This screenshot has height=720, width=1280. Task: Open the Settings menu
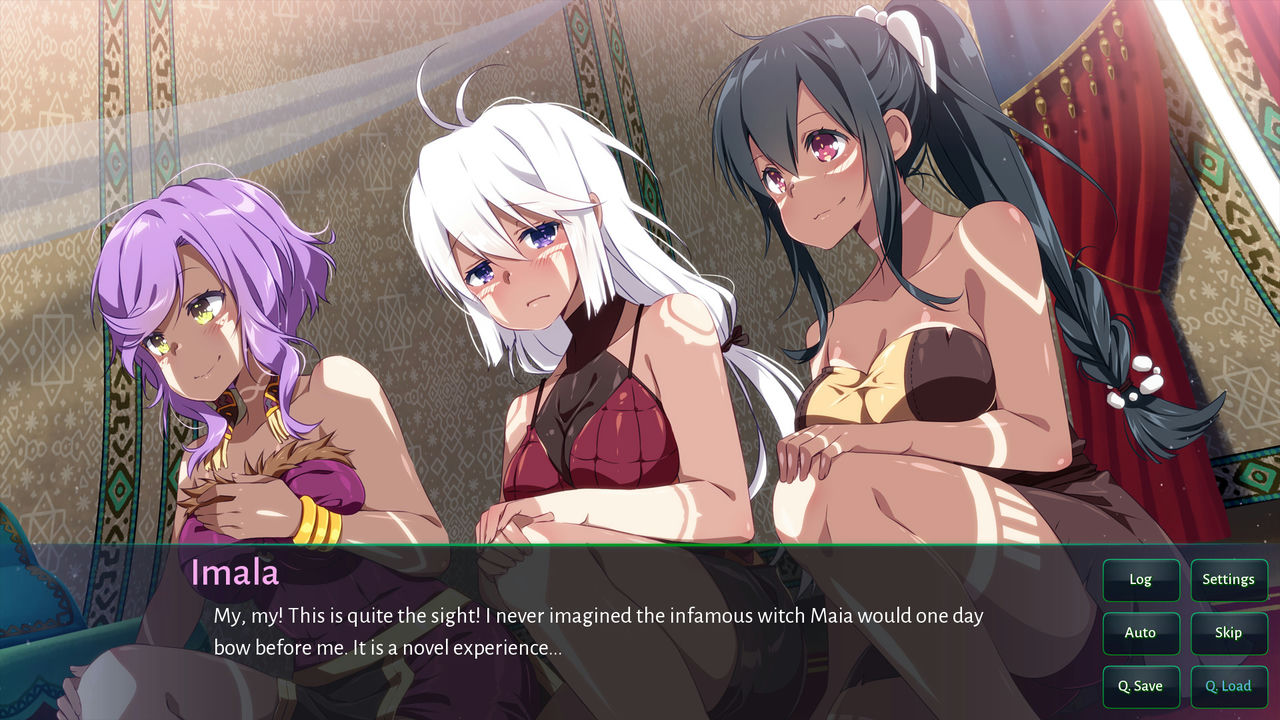pos(1228,579)
